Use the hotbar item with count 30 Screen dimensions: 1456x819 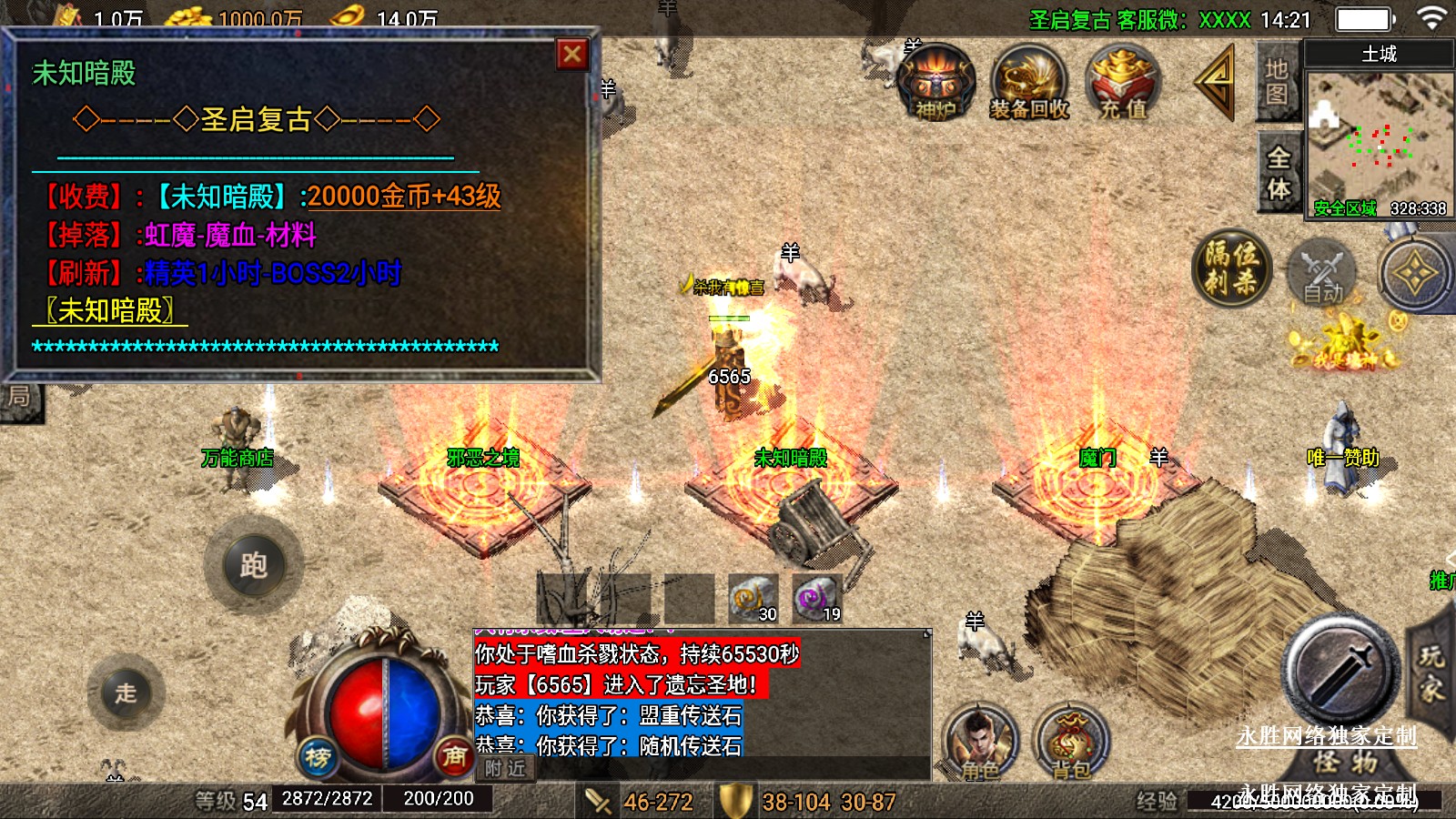coord(753,598)
